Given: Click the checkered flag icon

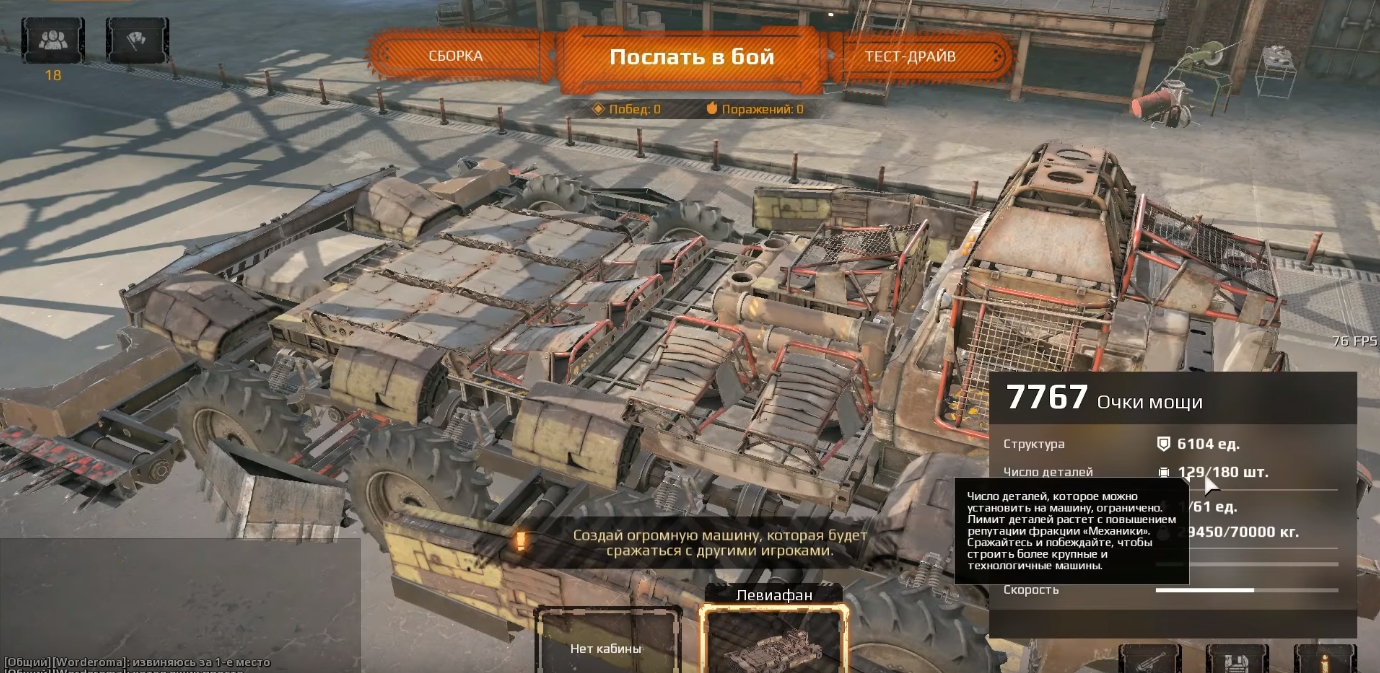Looking at the screenshot, I should (x=137, y=41).
